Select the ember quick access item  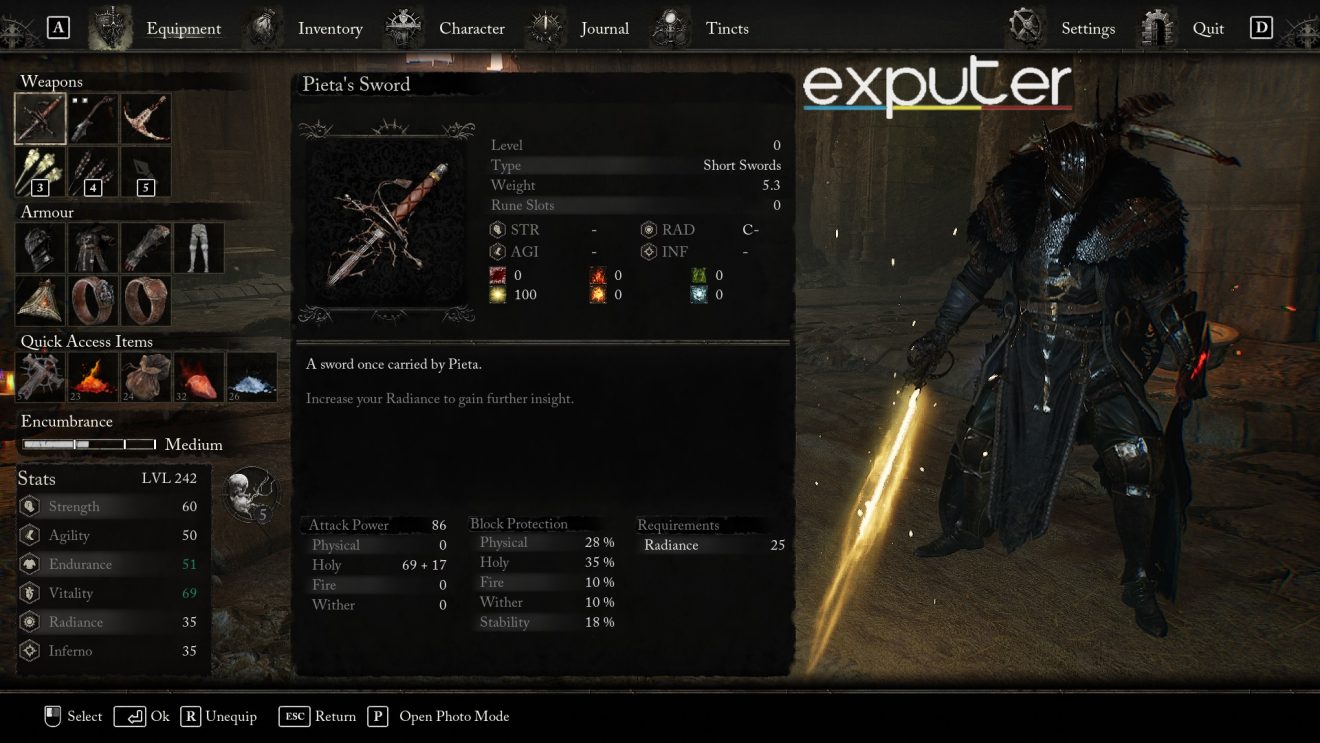point(93,375)
